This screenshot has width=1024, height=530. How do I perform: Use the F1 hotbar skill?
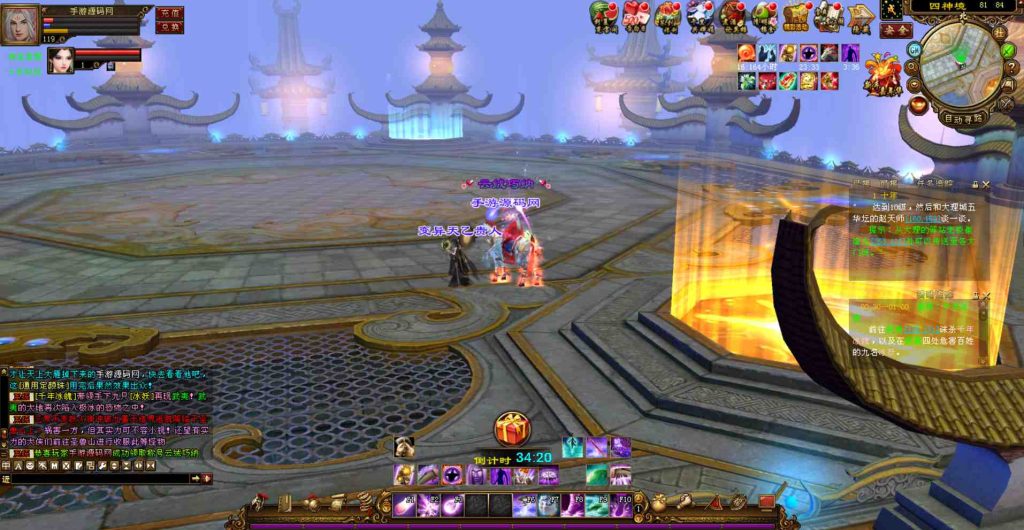(x=405, y=505)
